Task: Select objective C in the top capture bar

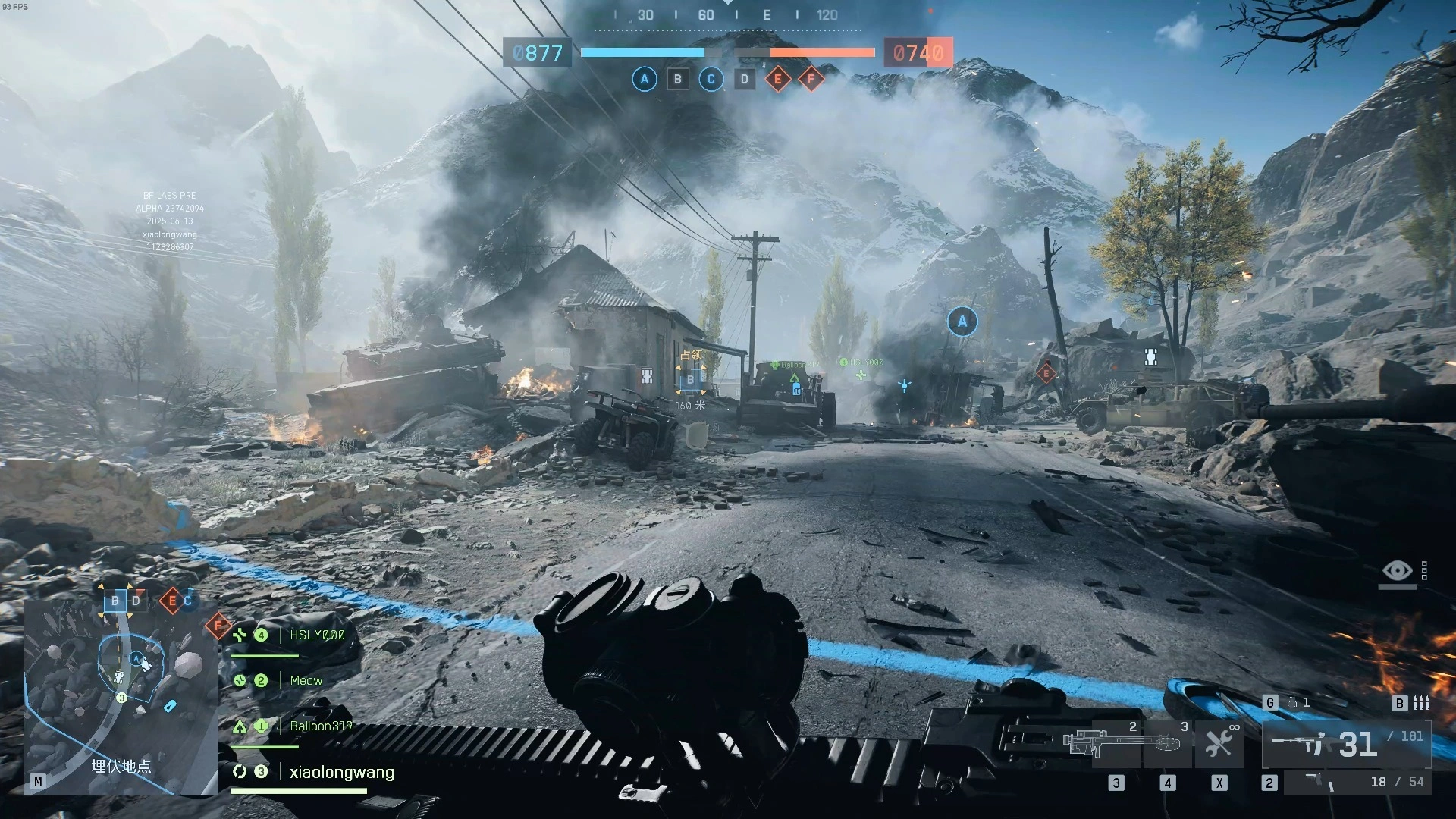Action: pyautogui.click(x=711, y=79)
